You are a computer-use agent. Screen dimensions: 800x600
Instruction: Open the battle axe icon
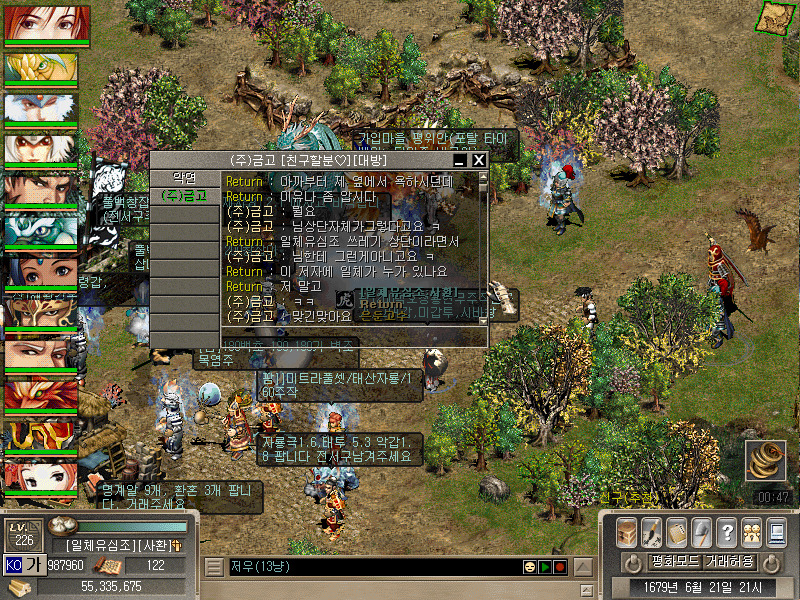coord(702,531)
